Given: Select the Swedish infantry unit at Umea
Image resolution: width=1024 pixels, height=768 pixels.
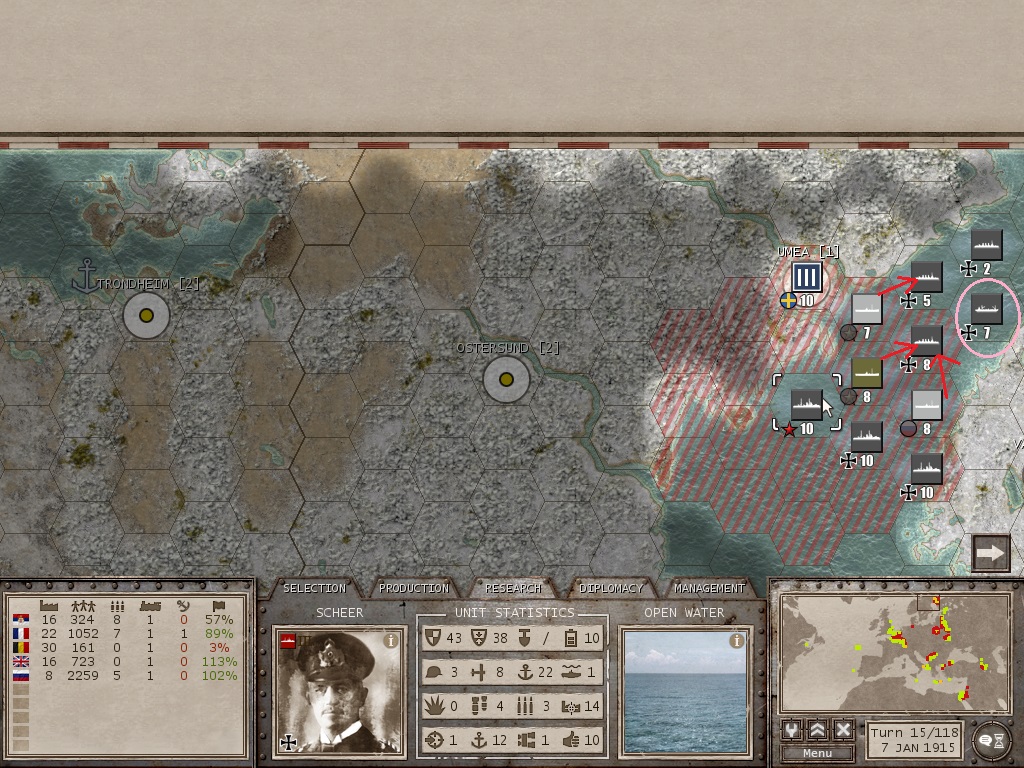Looking at the screenshot, I should tap(806, 279).
